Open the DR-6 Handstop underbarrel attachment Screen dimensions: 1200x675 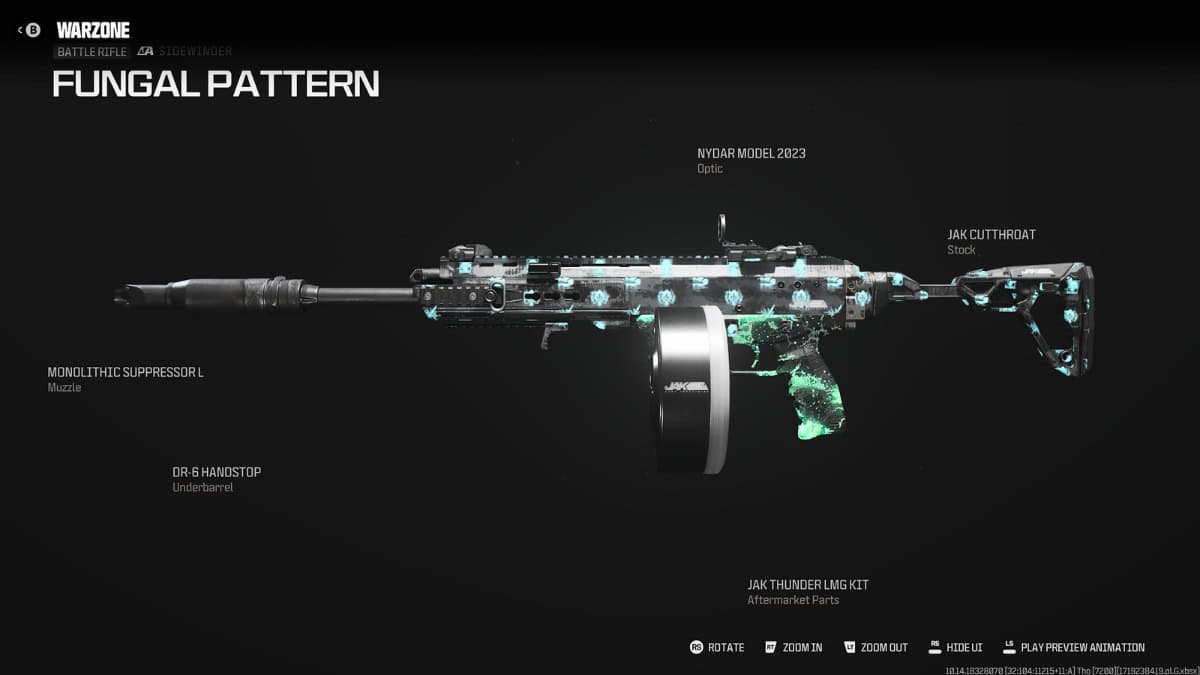(216, 472)
